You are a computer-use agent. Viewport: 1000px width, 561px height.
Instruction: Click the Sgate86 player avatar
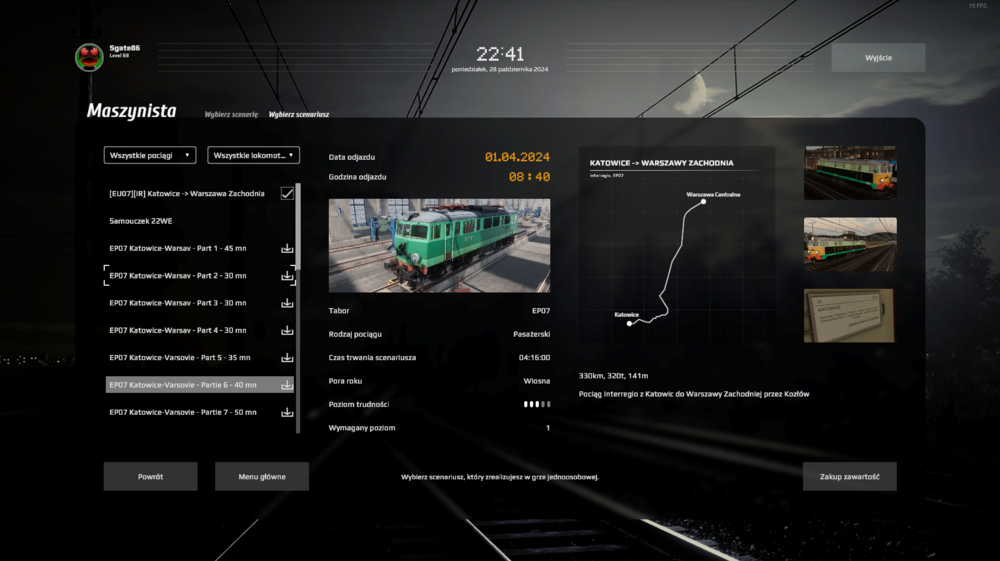point(90,57)
